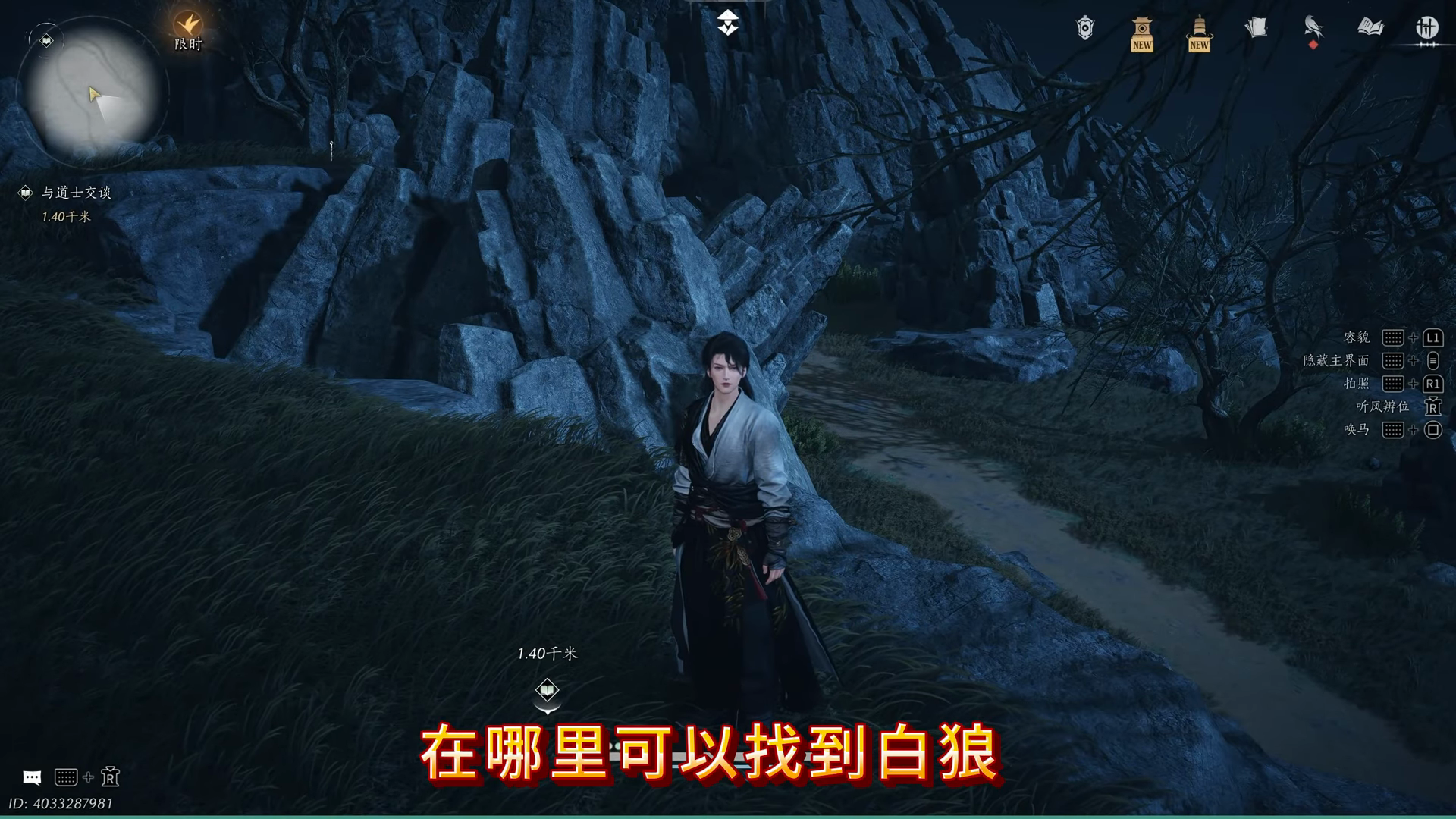Open the crossed-swords combat menu icon
Viewport: 1456px width, 819px height.
pyautogui.click(x=1426, y=27)
